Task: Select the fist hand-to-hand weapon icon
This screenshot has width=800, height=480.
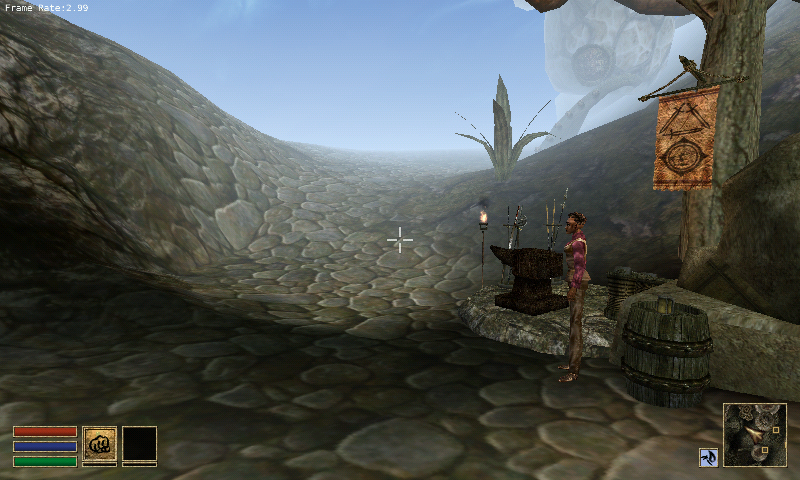Action: tap(99, 443)
